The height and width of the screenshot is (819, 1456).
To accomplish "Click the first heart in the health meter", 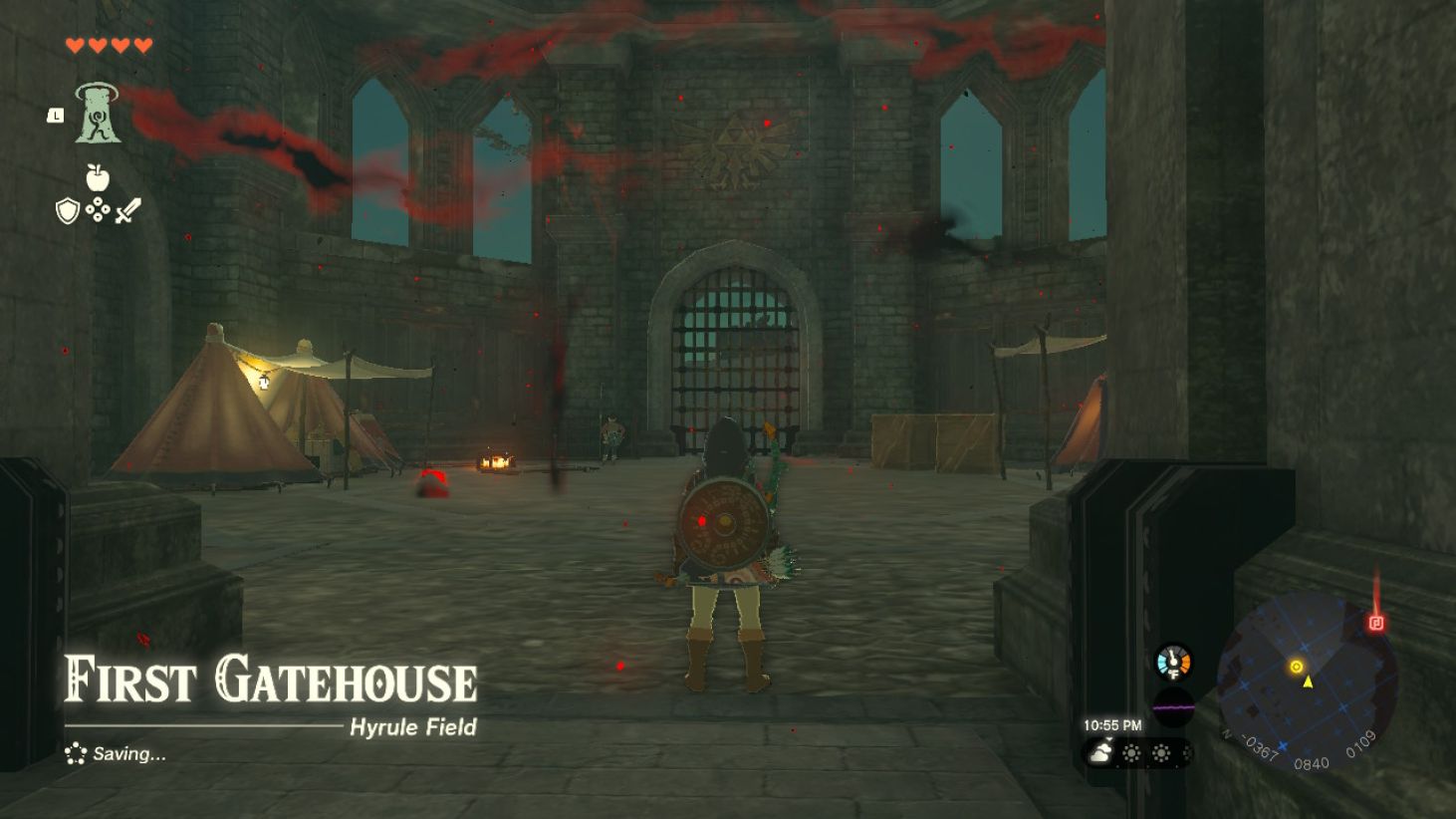I will (x=77, y=45).
